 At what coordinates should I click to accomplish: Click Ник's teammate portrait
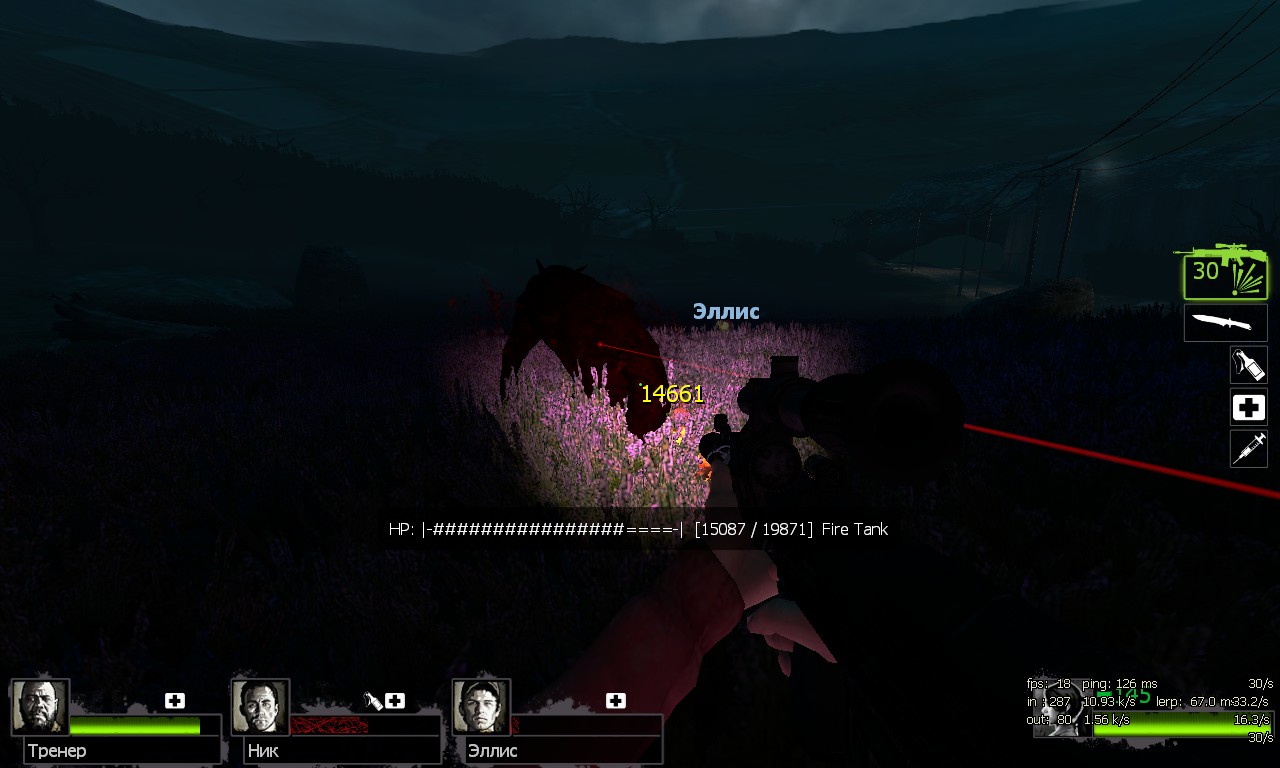click(x=260, y=707)
